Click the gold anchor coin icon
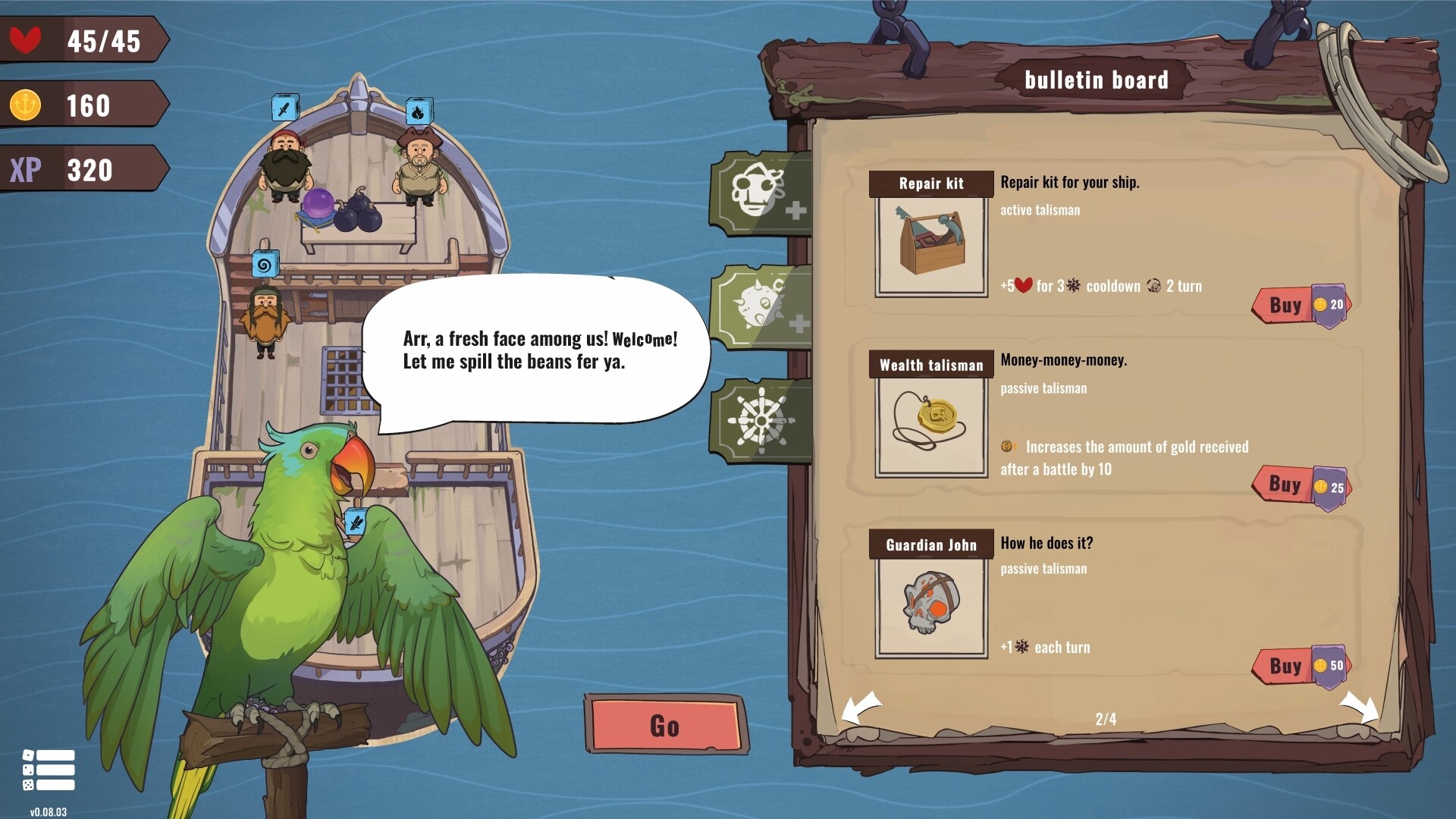The image size is (1456, 819). click(x=25, y=105)
